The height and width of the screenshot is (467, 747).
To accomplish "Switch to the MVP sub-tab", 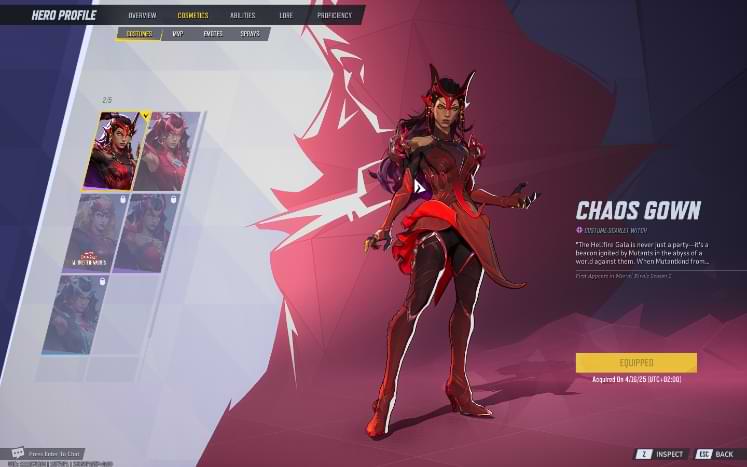I will tap(178, 34).
